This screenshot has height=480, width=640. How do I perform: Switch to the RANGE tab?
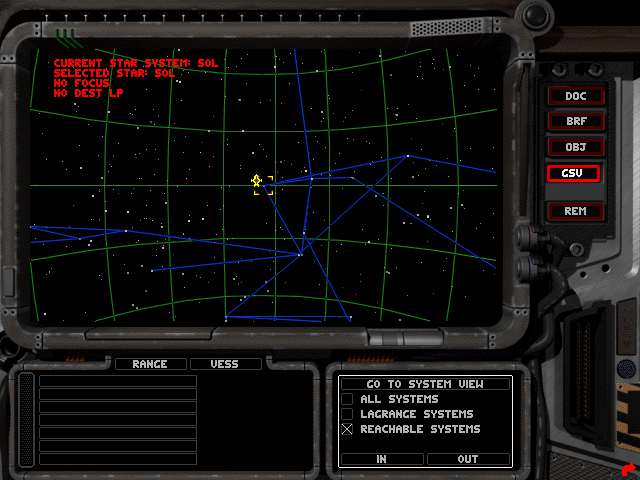(150, 364)
